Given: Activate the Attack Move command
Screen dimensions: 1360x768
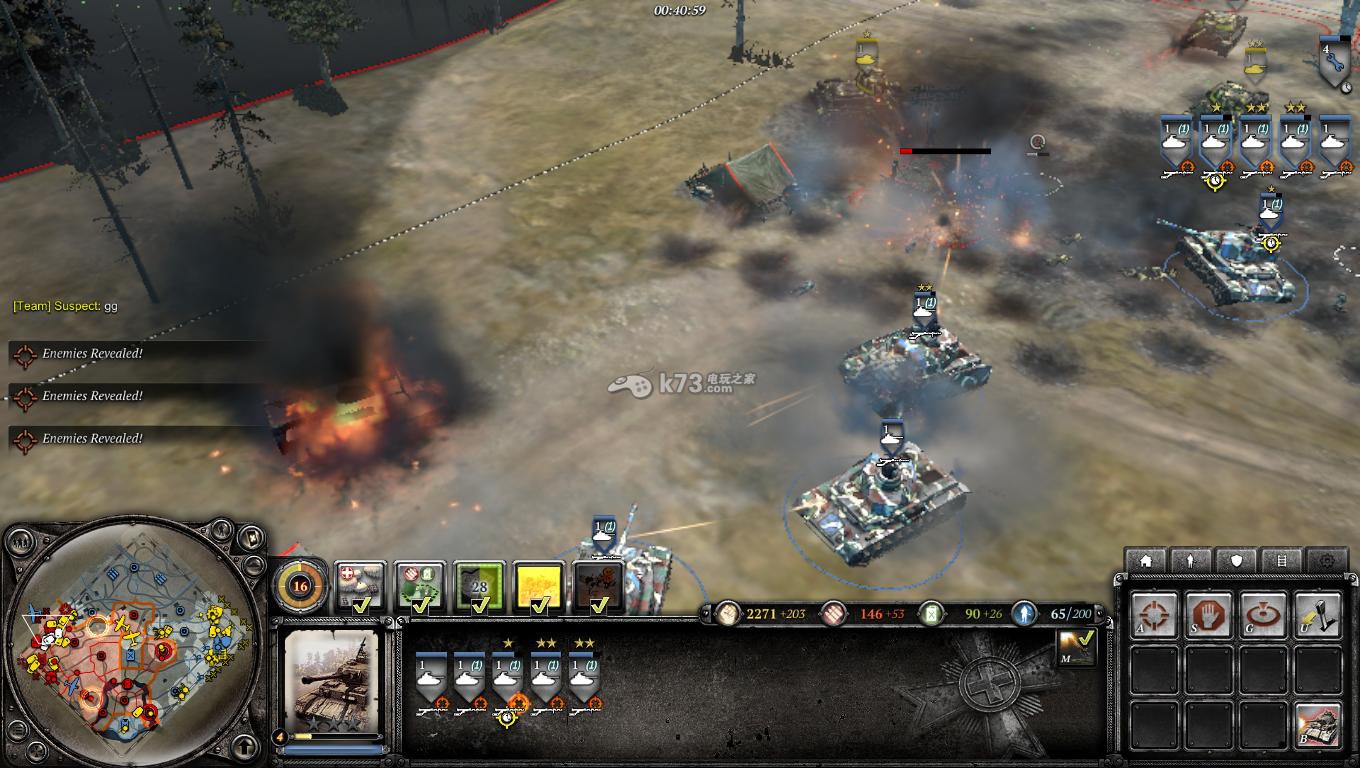Looking at the screenshot, I should (1154, 616).
